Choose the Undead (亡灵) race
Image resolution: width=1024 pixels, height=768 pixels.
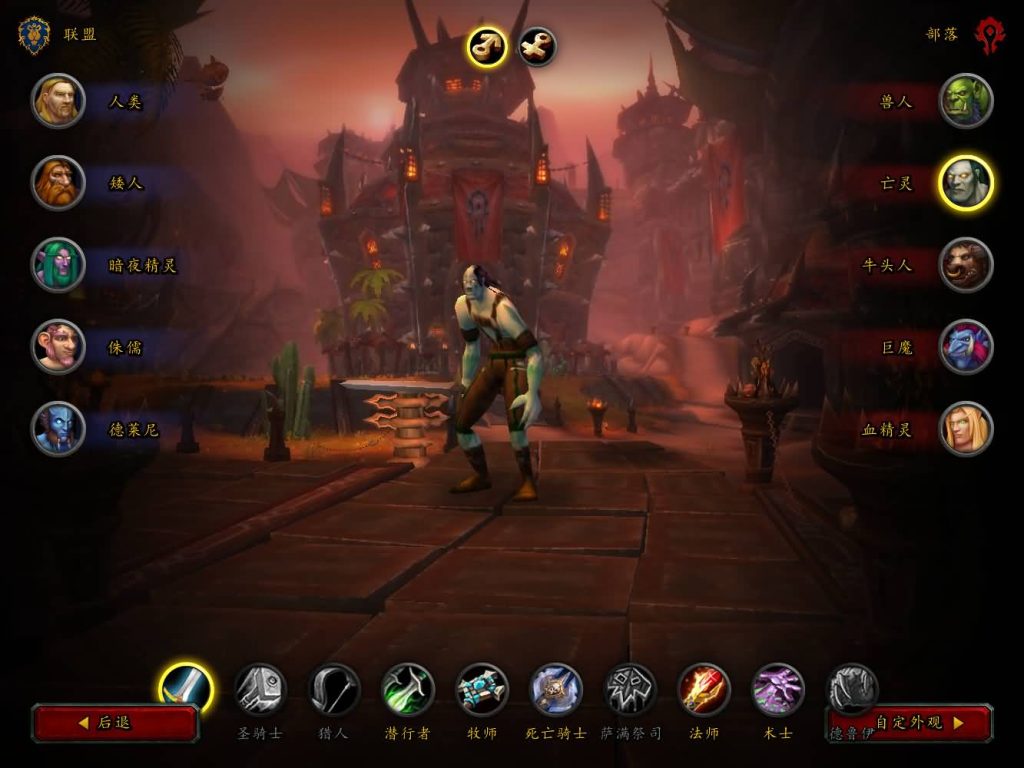[966, 183]
